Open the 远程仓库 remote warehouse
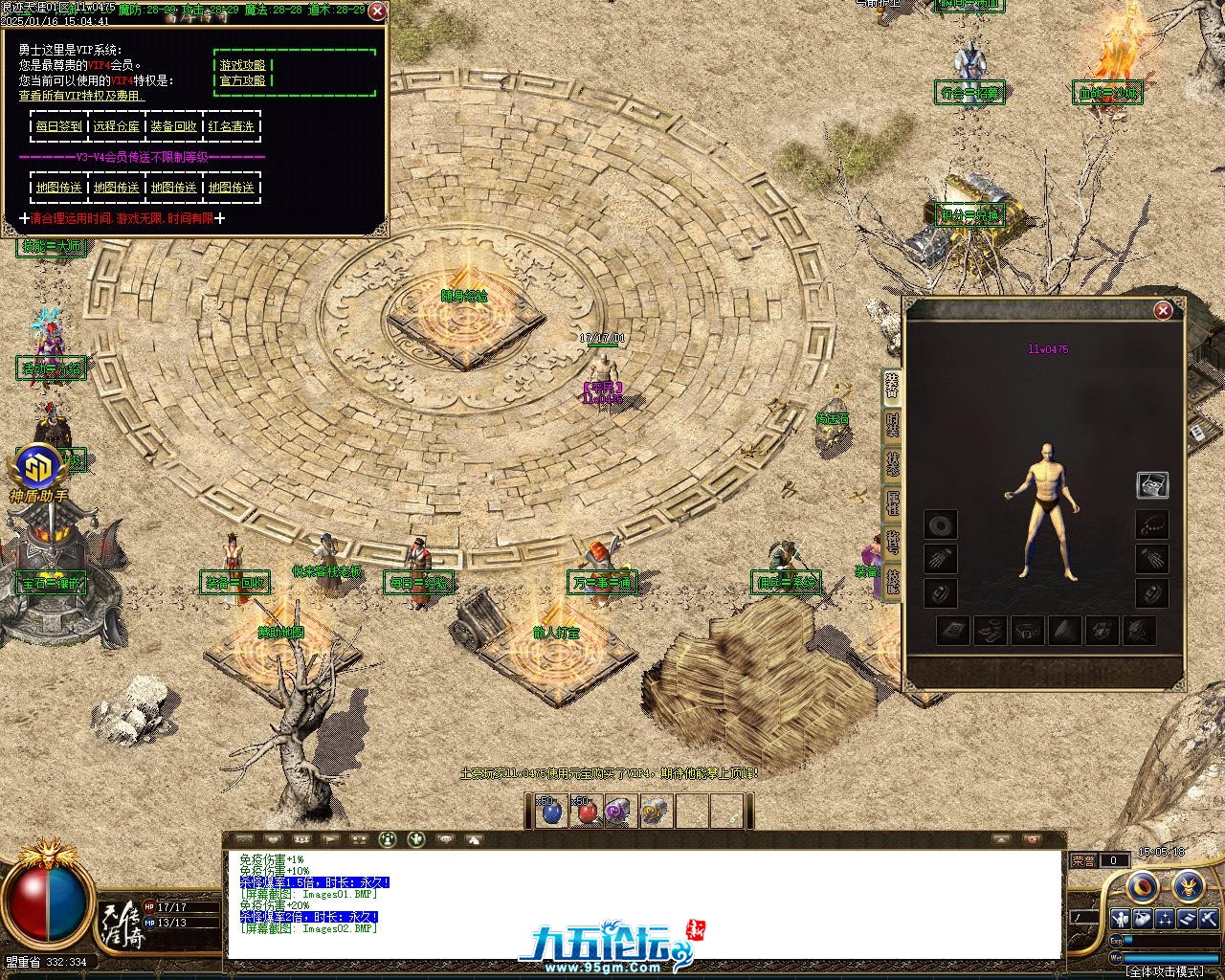Screen dimensions: 1225x980 pos(117,126)
